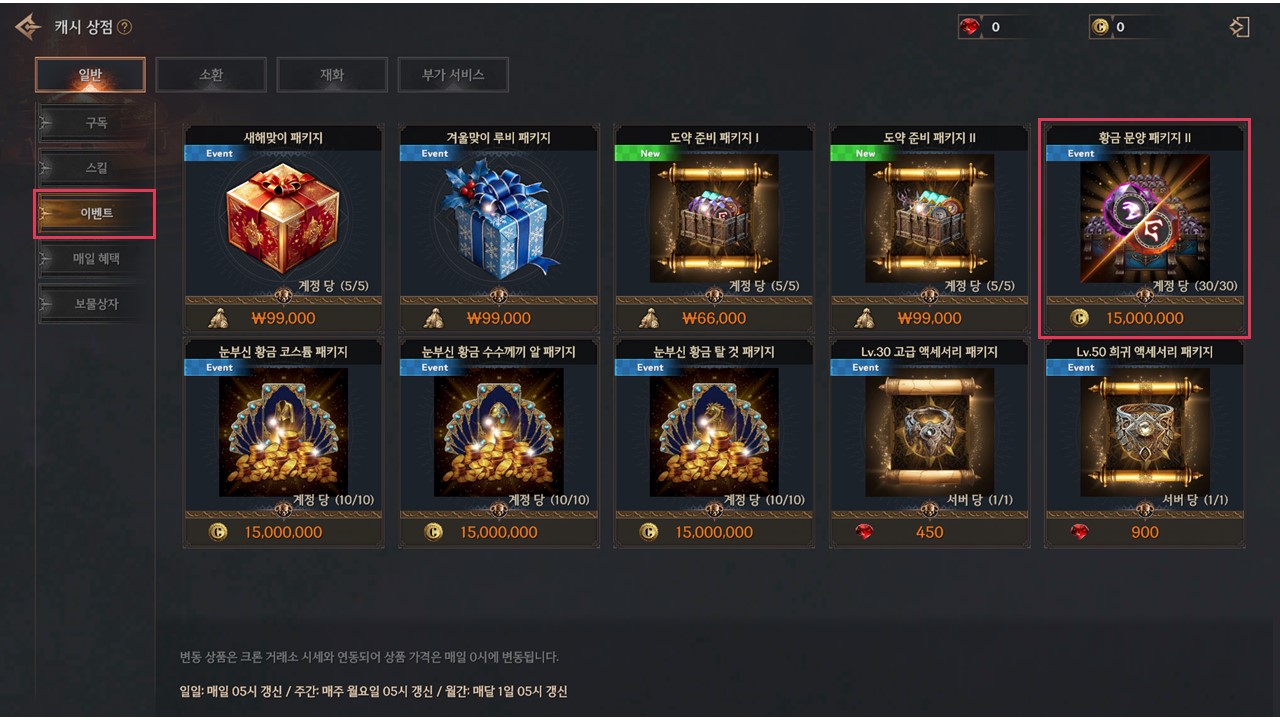Viewport: 1280px width, 720px height.
Task: Exit the shop with the top-right door icon
Action: [x=1240, y=27]
